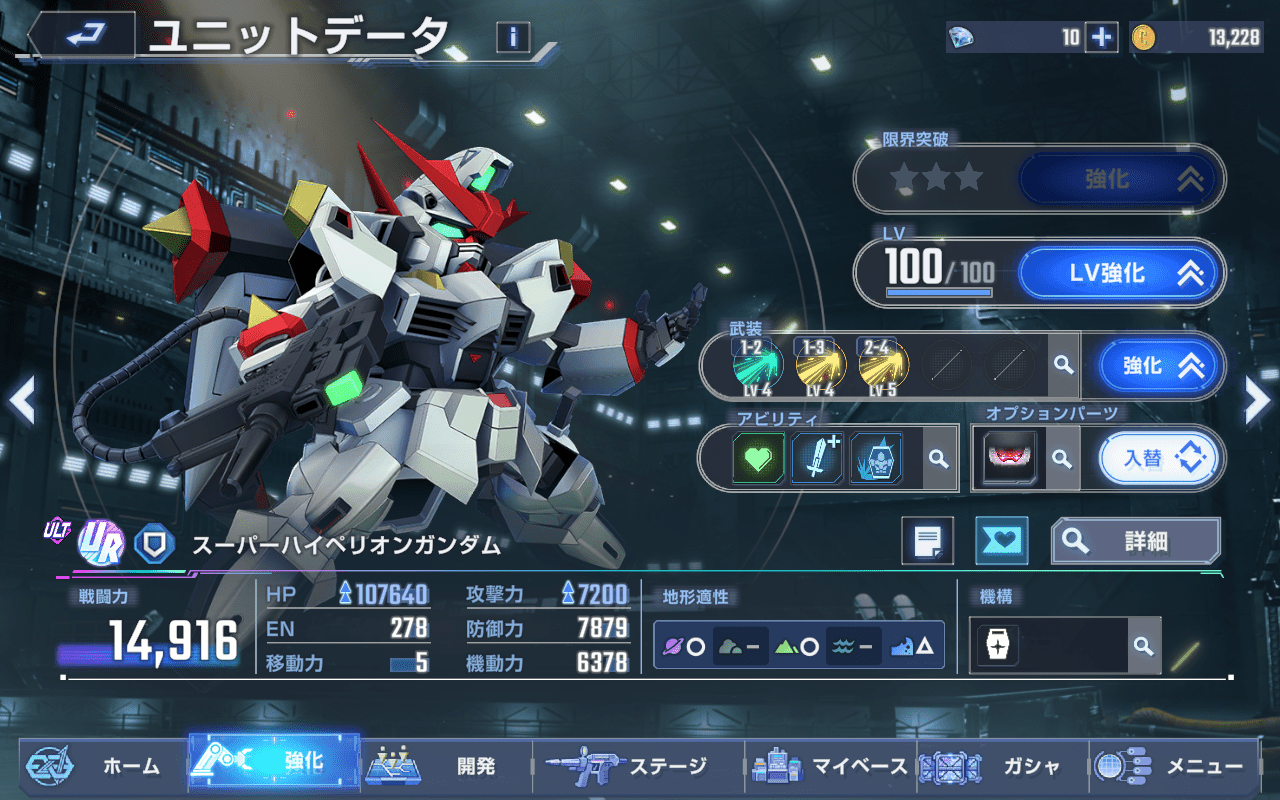The width and height of the screenshot is (1280, 800).
Task: Open the 詳細 details button
Action: 1135,541
